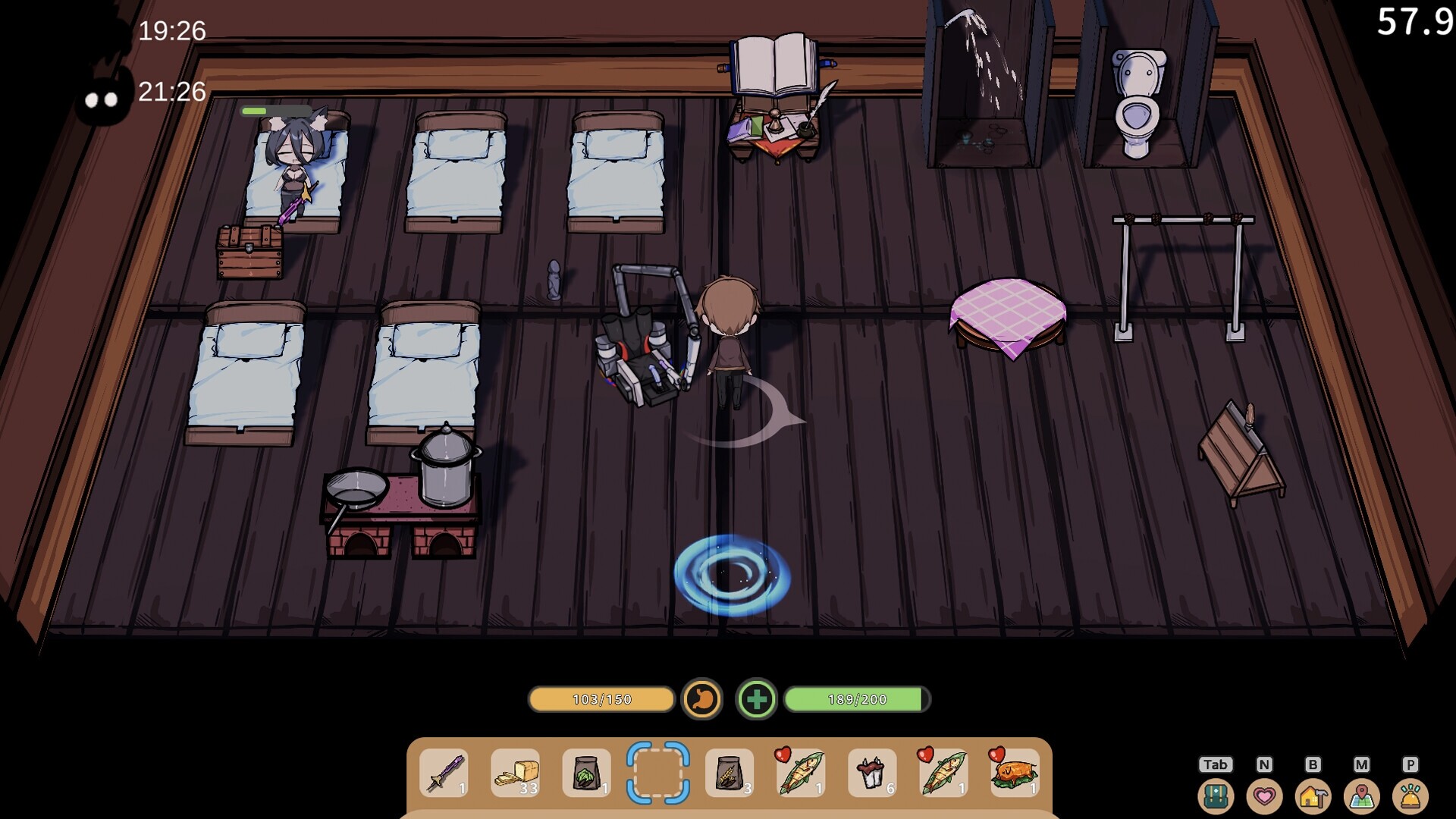Select the chocolate-topped cups item
This screenshot has height=819, width=1456.
tap(871, 773)
